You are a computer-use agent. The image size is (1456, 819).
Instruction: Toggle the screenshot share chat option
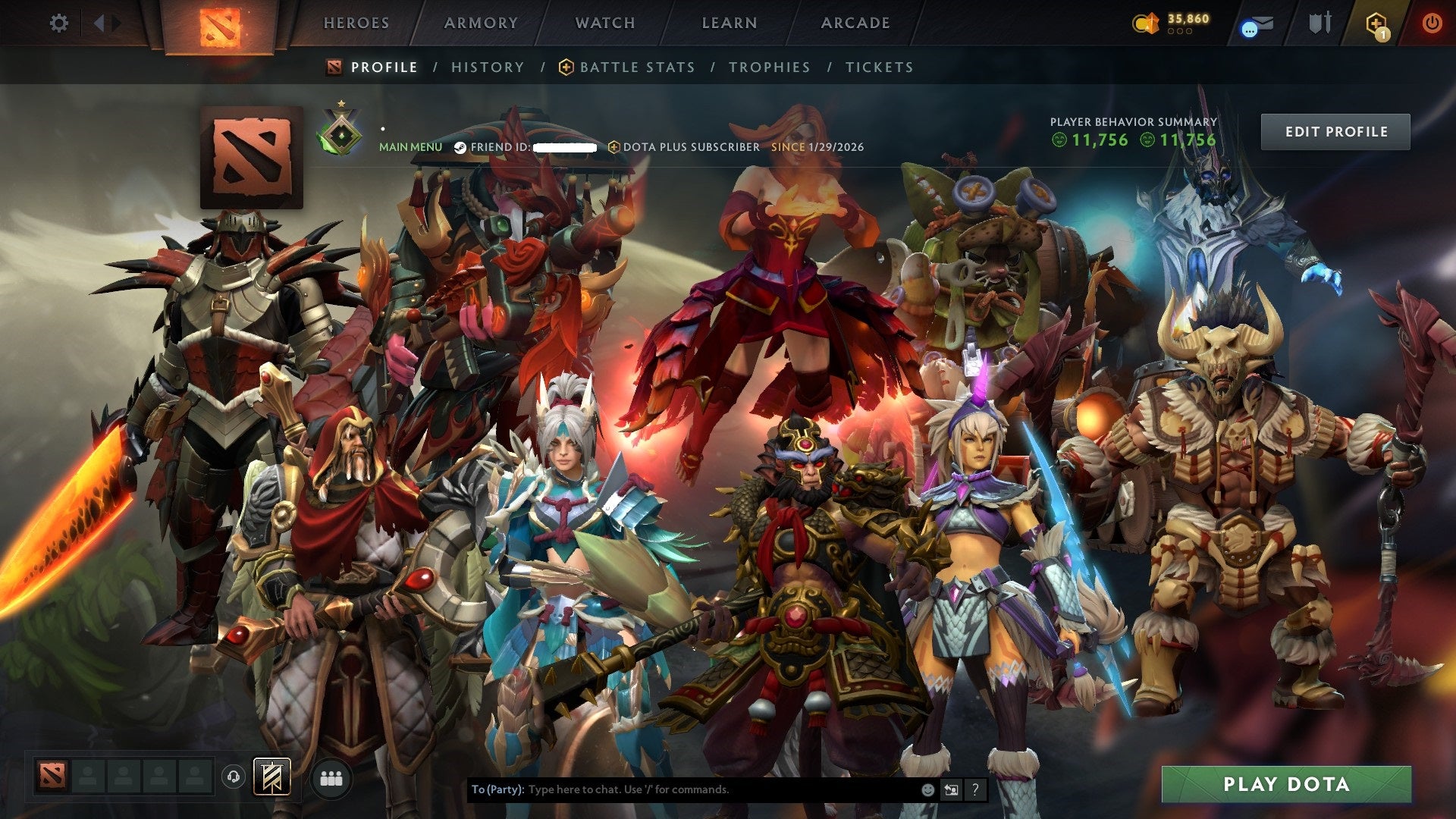(x=951, y=789)
